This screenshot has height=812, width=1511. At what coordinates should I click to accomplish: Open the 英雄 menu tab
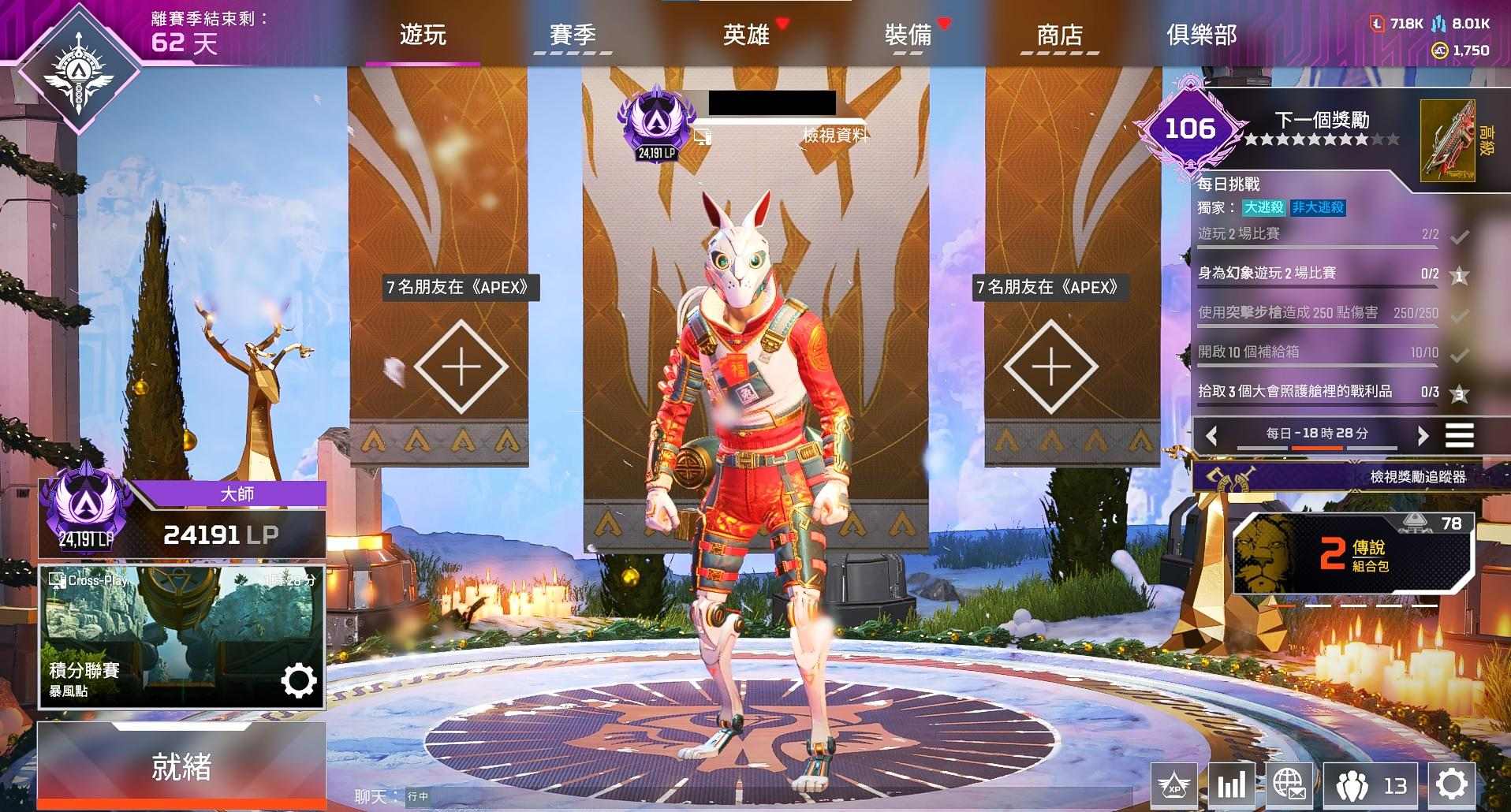click(744, 35)
